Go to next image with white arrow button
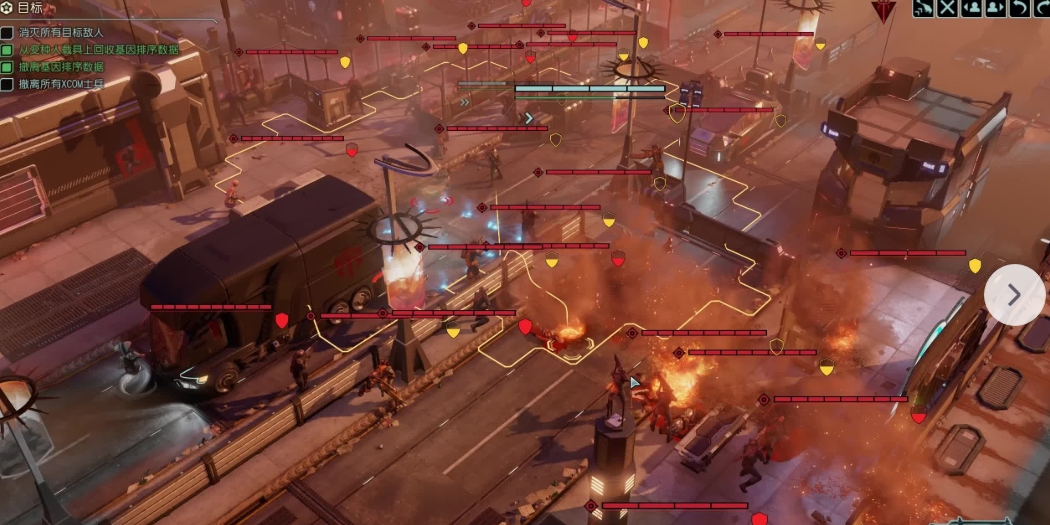Image resolution: width=1050 pixels, height=525 pixels. click(x=1014, y=294)
